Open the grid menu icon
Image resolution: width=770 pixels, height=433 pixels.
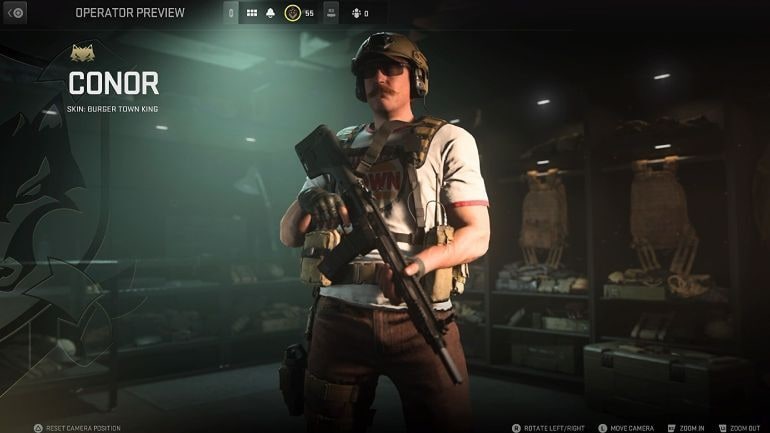pyautogui.click(x=250, y=13)
